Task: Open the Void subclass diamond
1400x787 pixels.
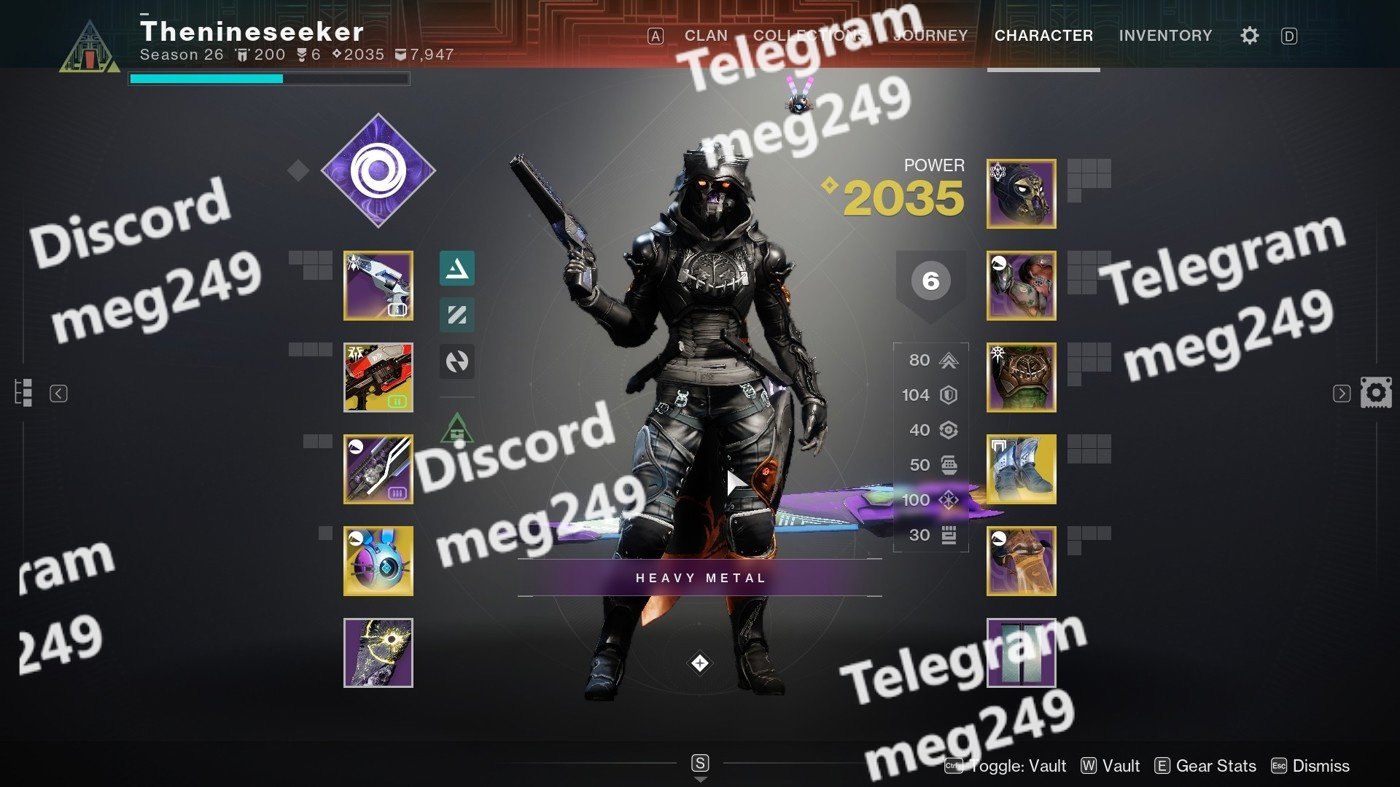Action: pyautogui.click(x=378, y=172)
